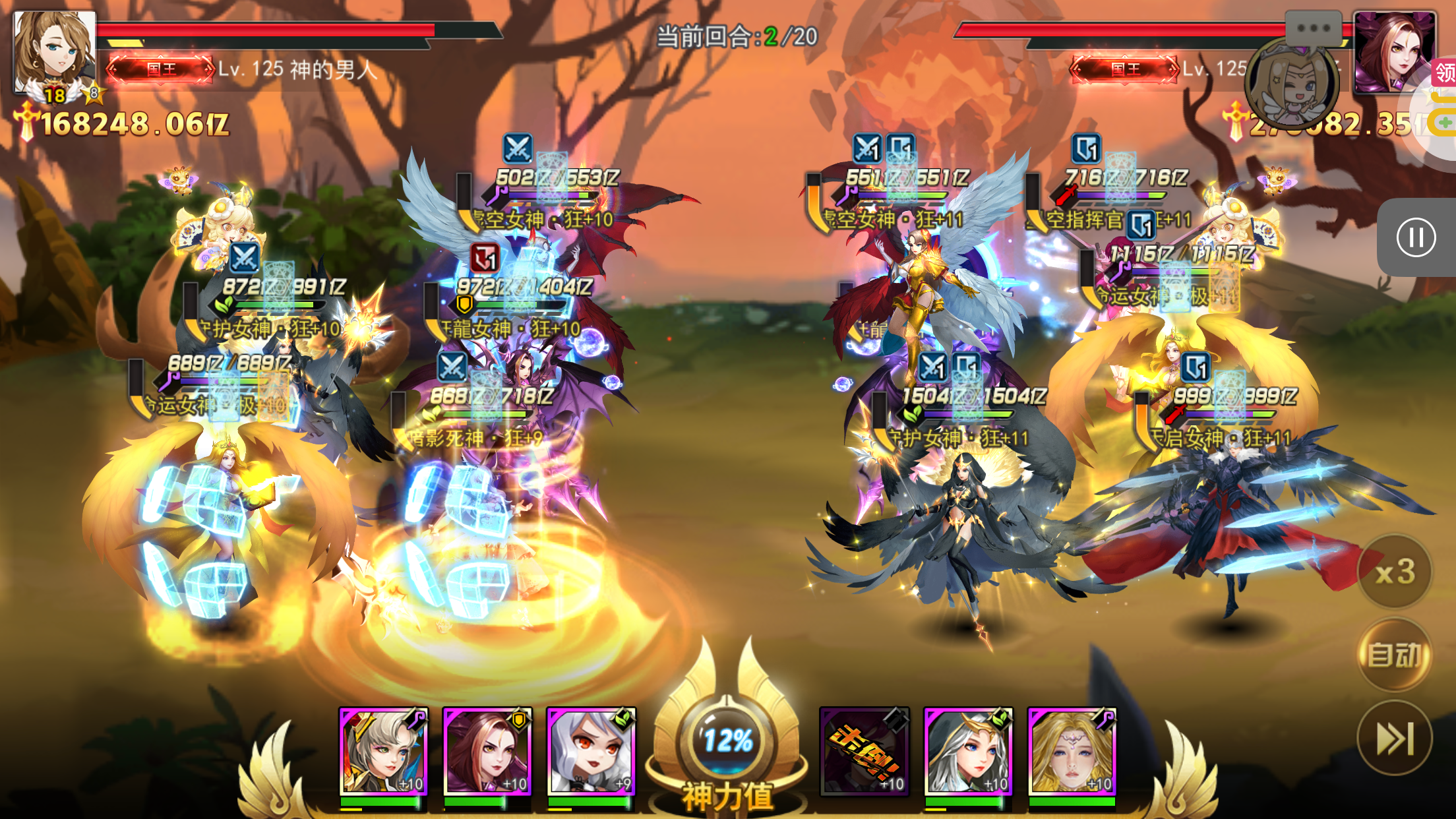Open the chat bubble with three dots

1314,28
